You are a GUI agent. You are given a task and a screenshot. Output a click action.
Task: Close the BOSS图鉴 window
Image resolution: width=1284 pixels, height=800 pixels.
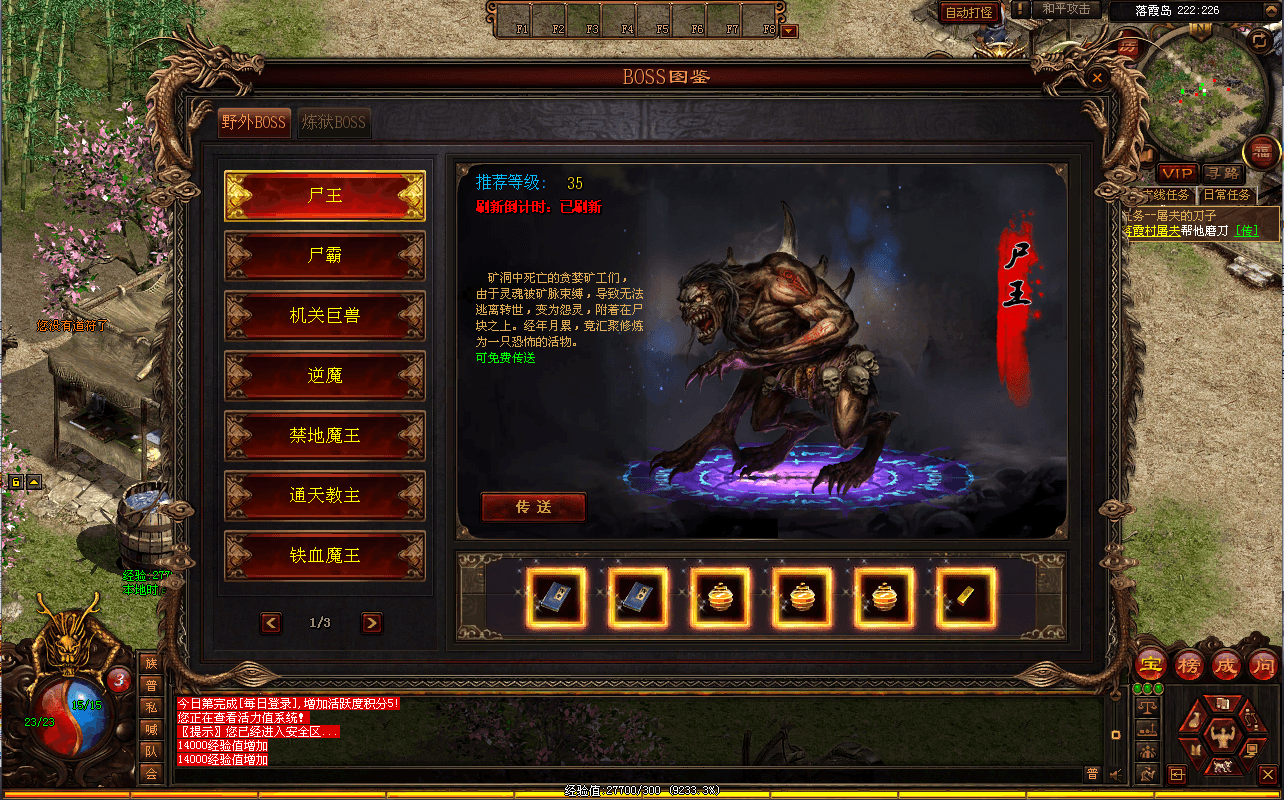pos(1097,77)
